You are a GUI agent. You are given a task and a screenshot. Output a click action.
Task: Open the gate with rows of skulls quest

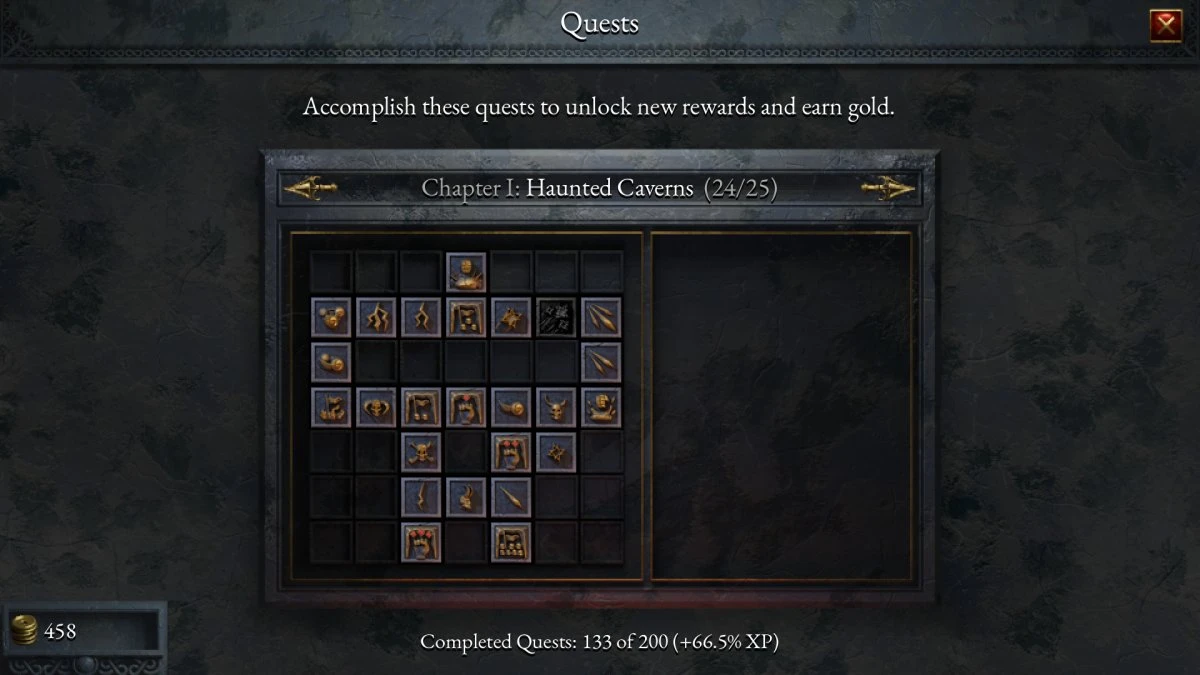[511, 542]
